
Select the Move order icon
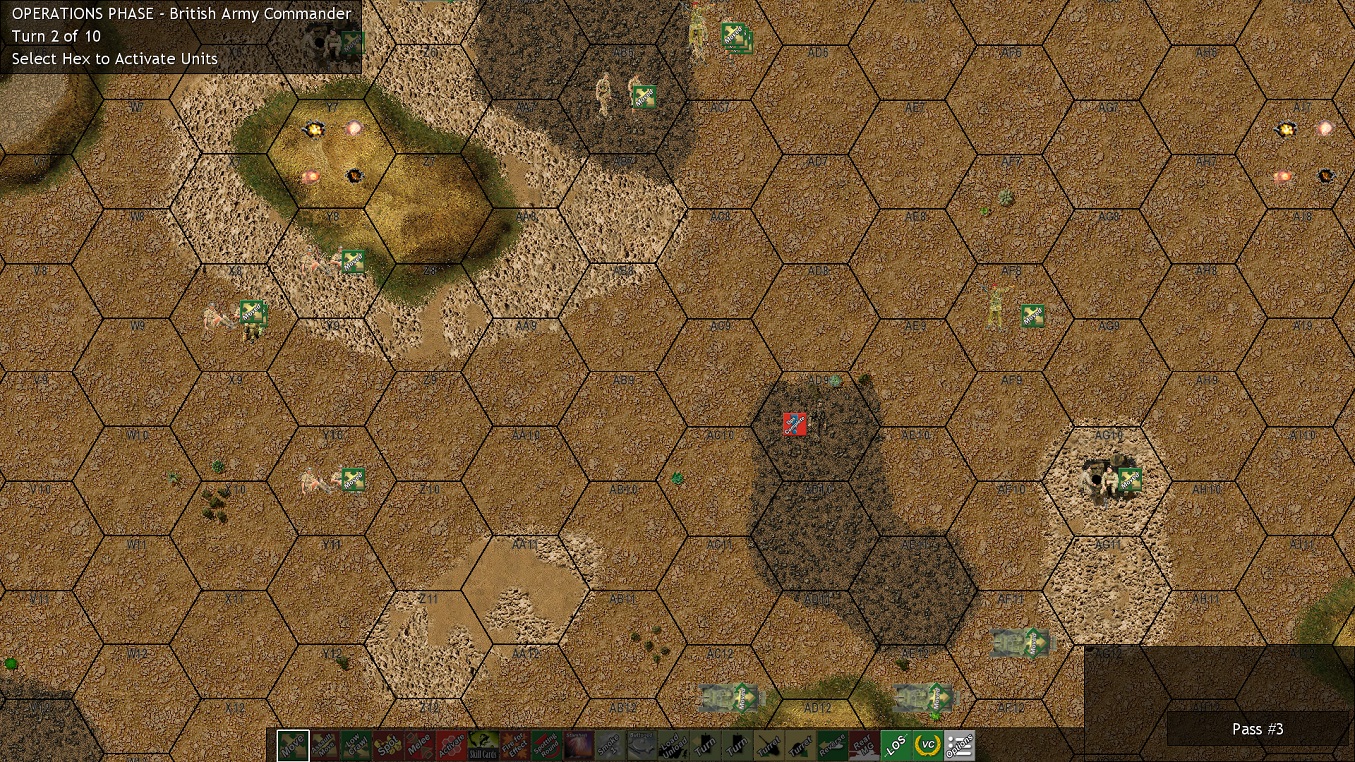coord(291,745)
